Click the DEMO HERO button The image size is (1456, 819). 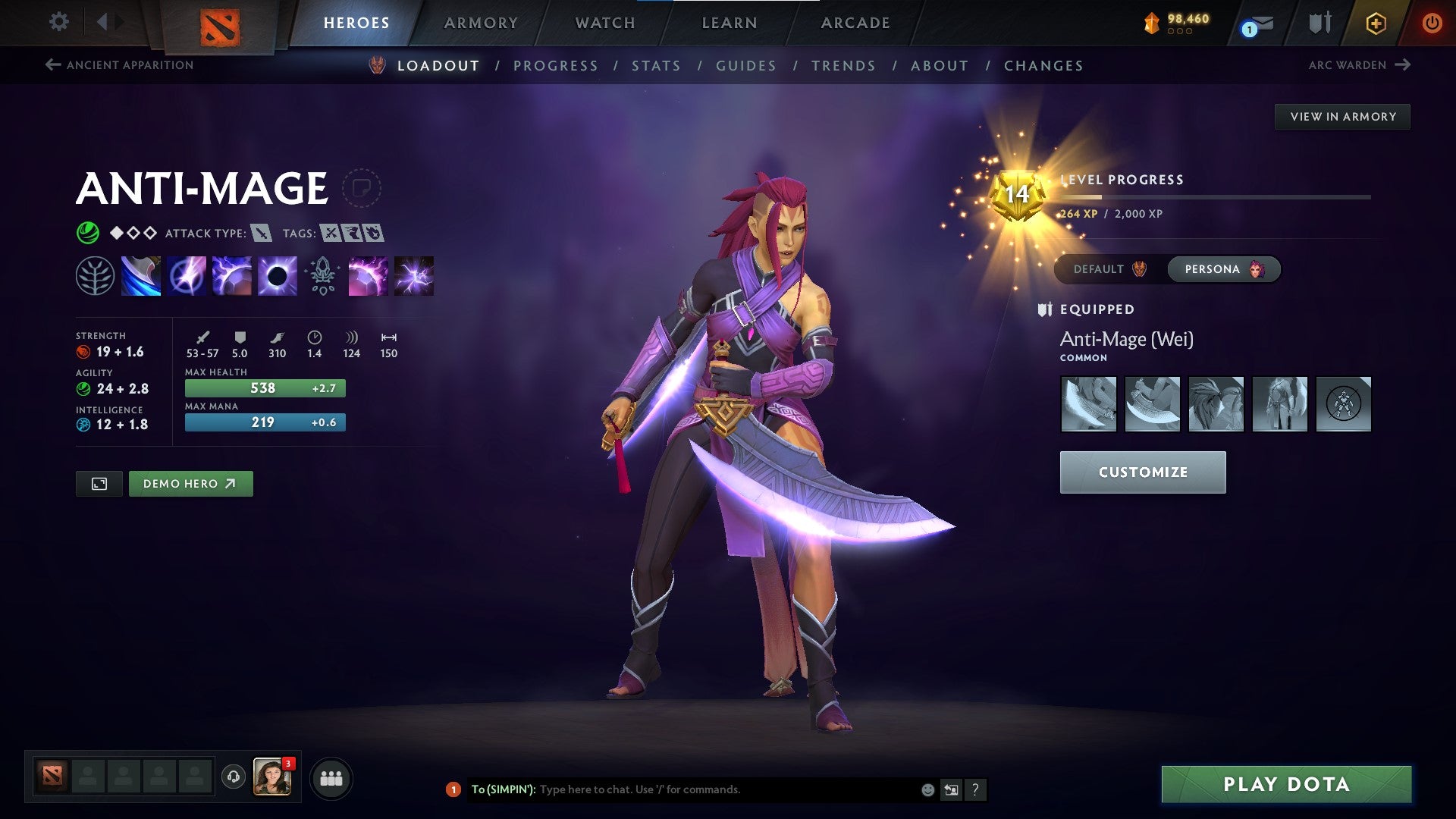click(190, 483)
